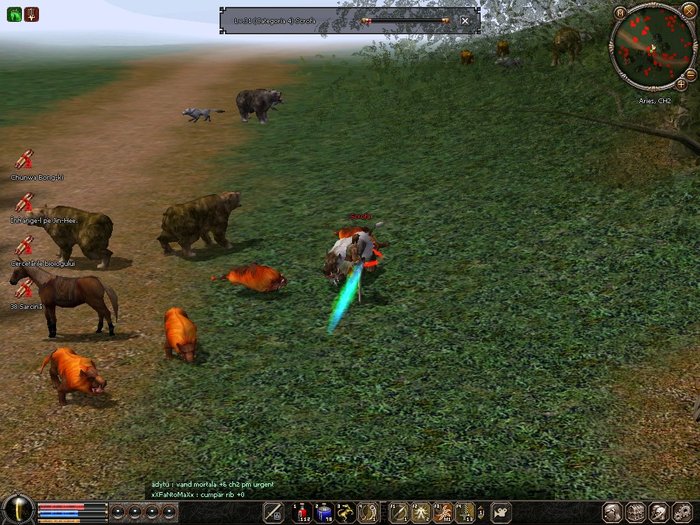Open the quest scroll above the horse
Viewport: 700px width, 525px height.
click(x=23, y=289)
